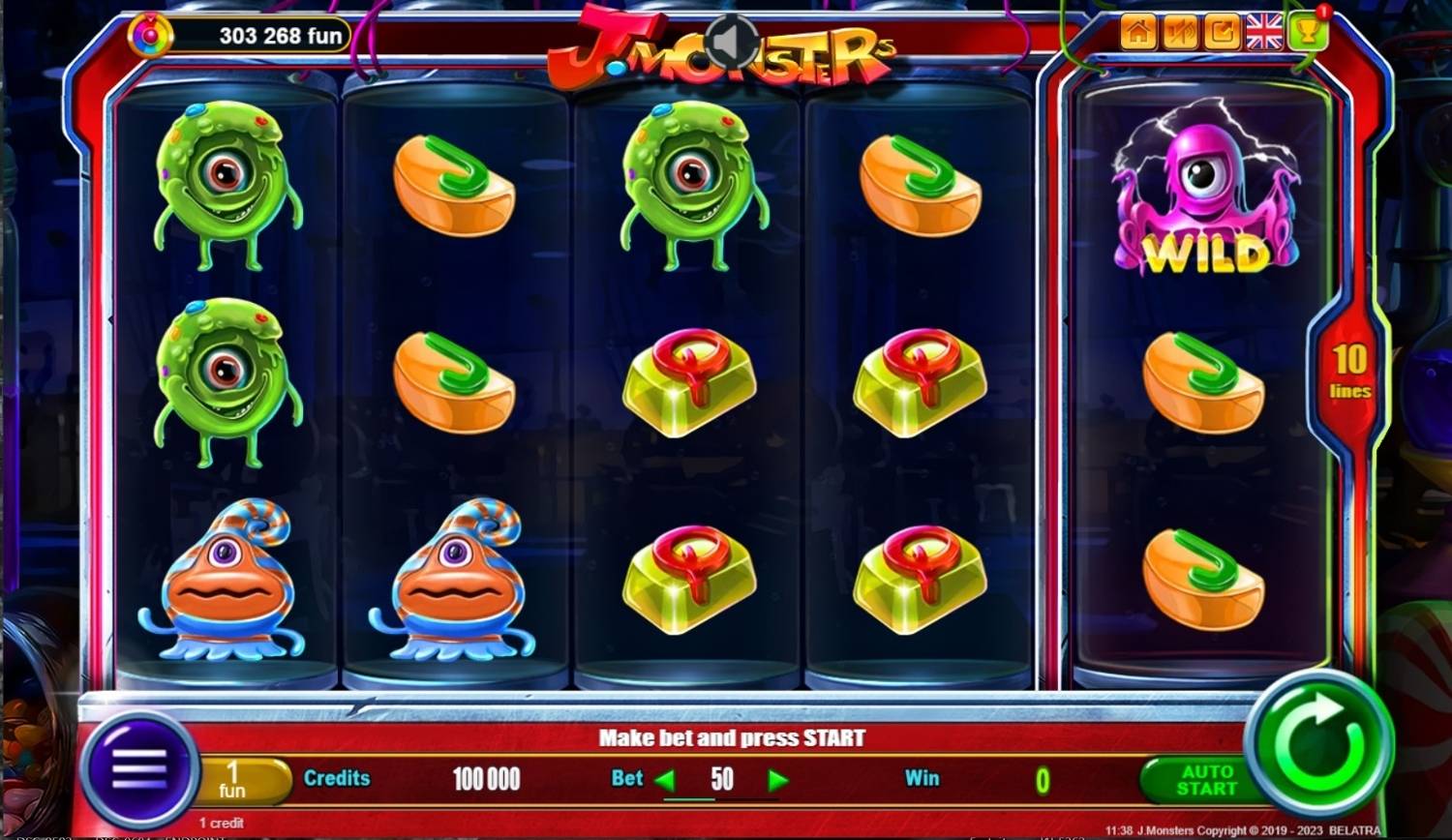The height and width of the screenshot is (840, 1452).
Task: Open the trophy achievements button
Action: [x=1307, y=33]
